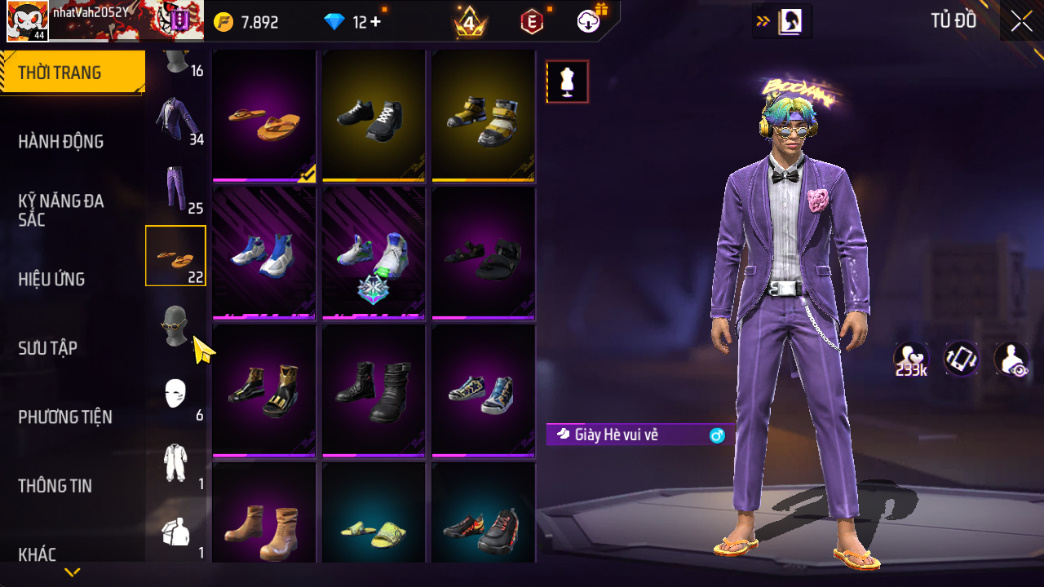Pick the yellow and black high-top boots
Image resolution: width=1044 pixels, height=587 pixels.
click(x=483, y=116)
